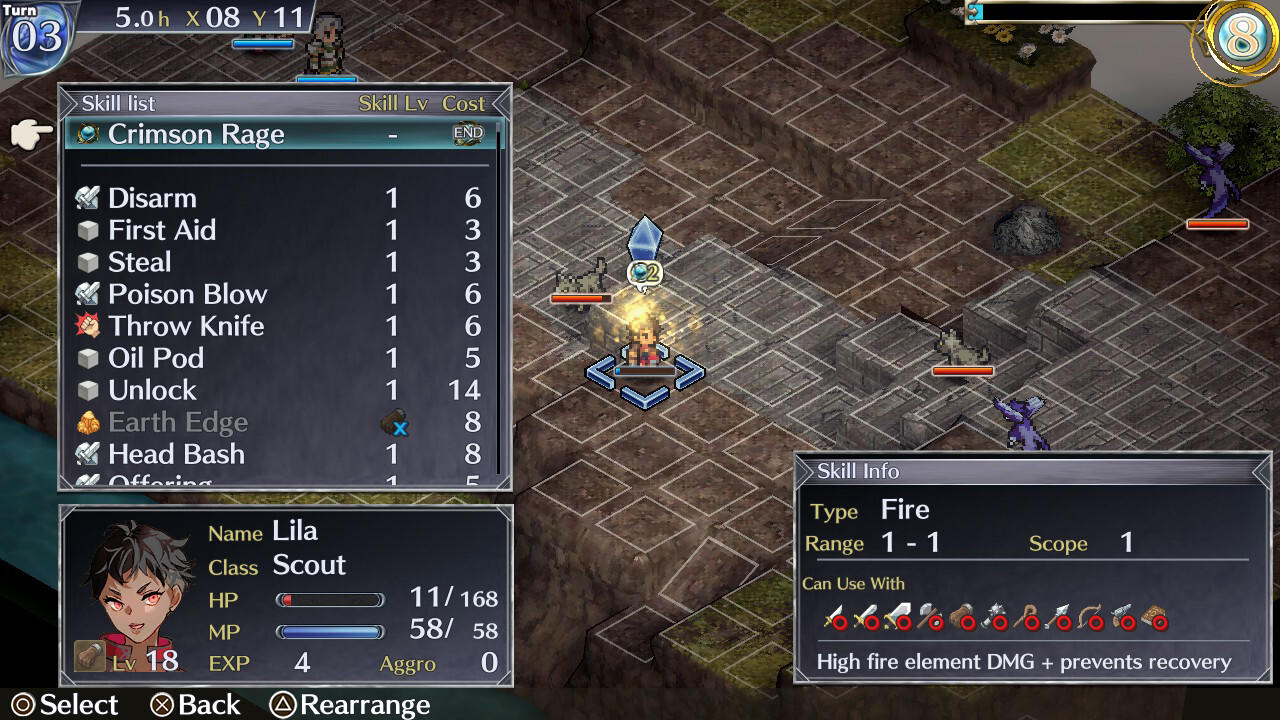Select the Disarm skill entry

click(153, 198)
